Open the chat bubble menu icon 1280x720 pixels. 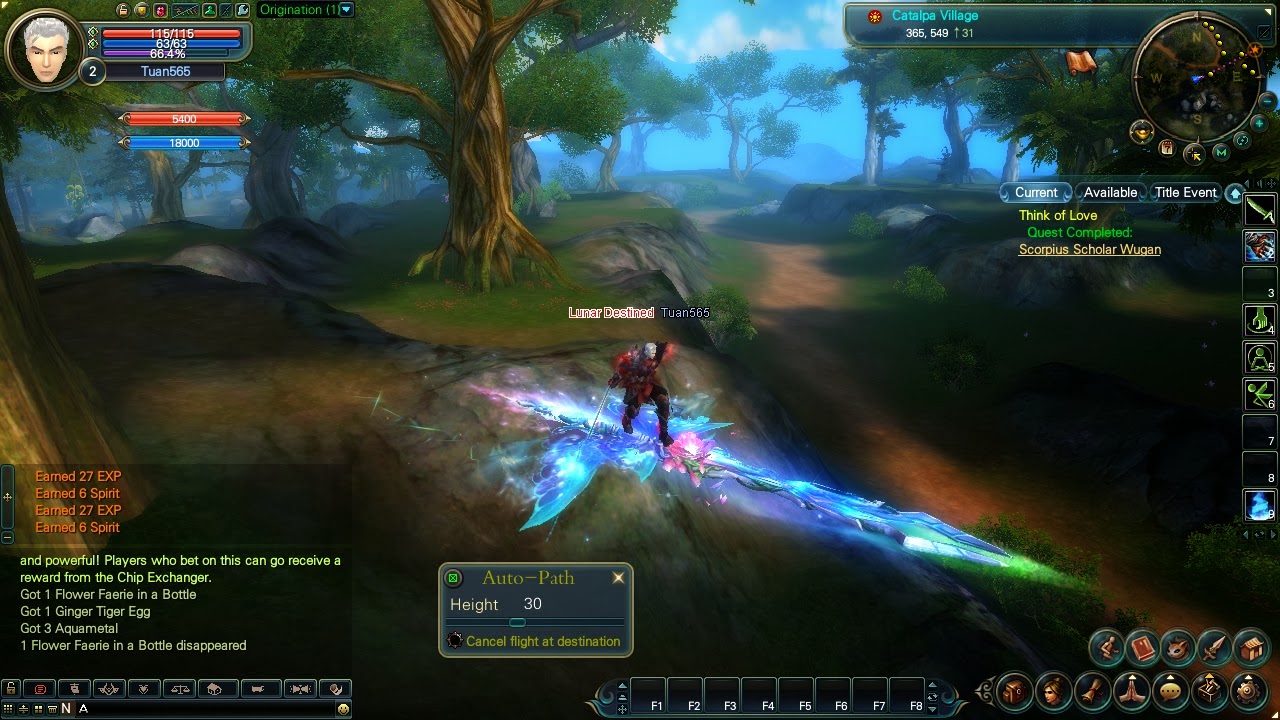click(x=1170, y=690)
